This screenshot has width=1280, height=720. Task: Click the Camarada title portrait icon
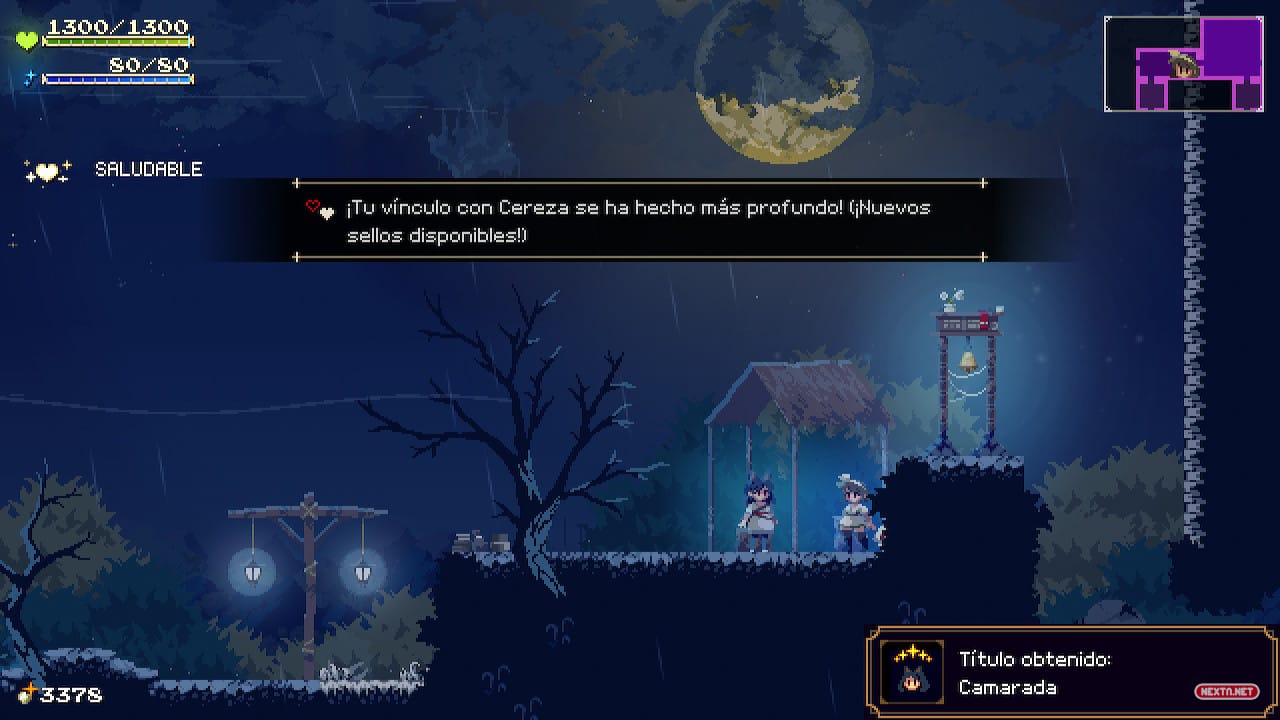(912, 672)
